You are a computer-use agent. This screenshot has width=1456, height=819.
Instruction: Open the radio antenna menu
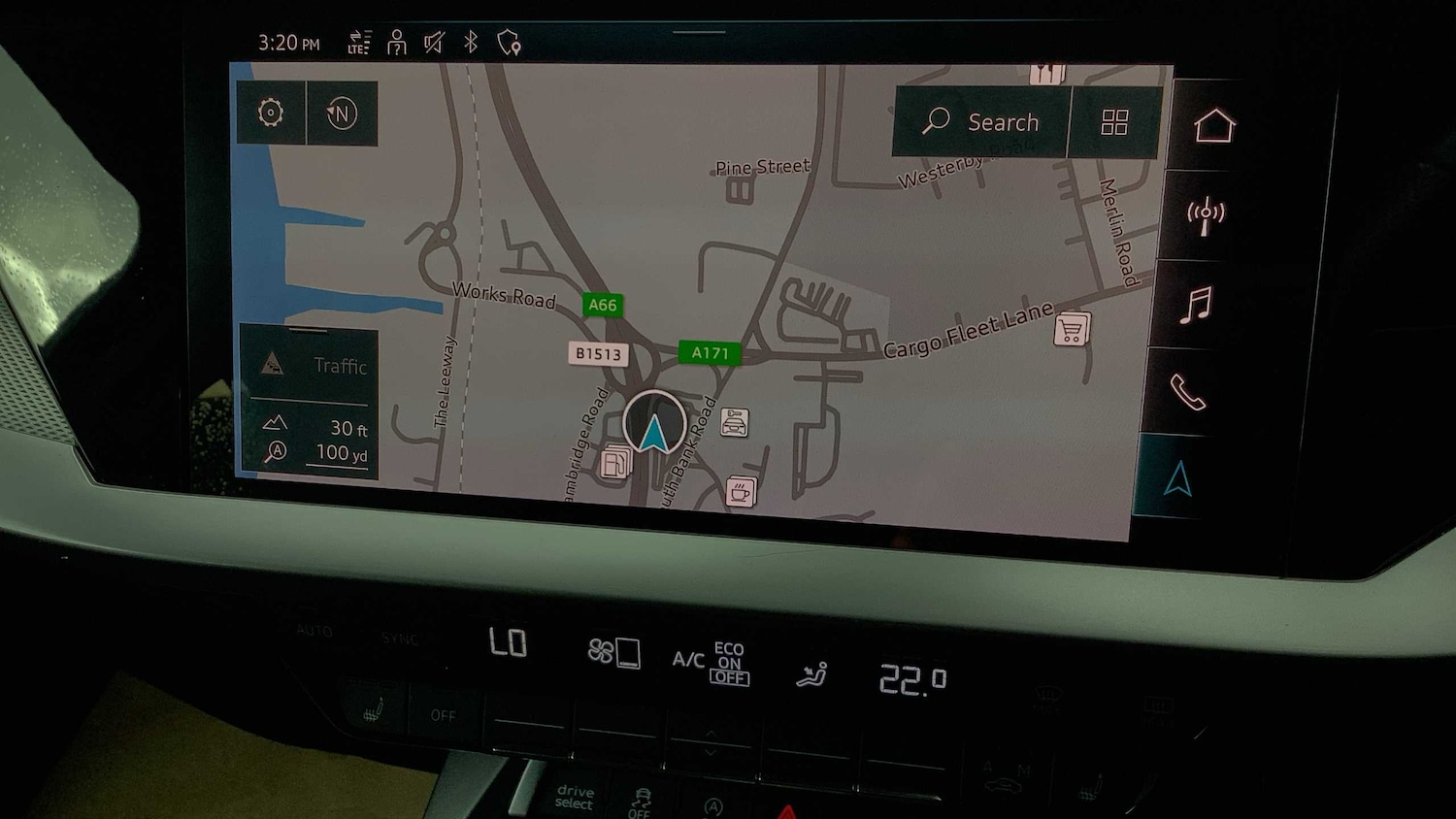click(1206, 215)
